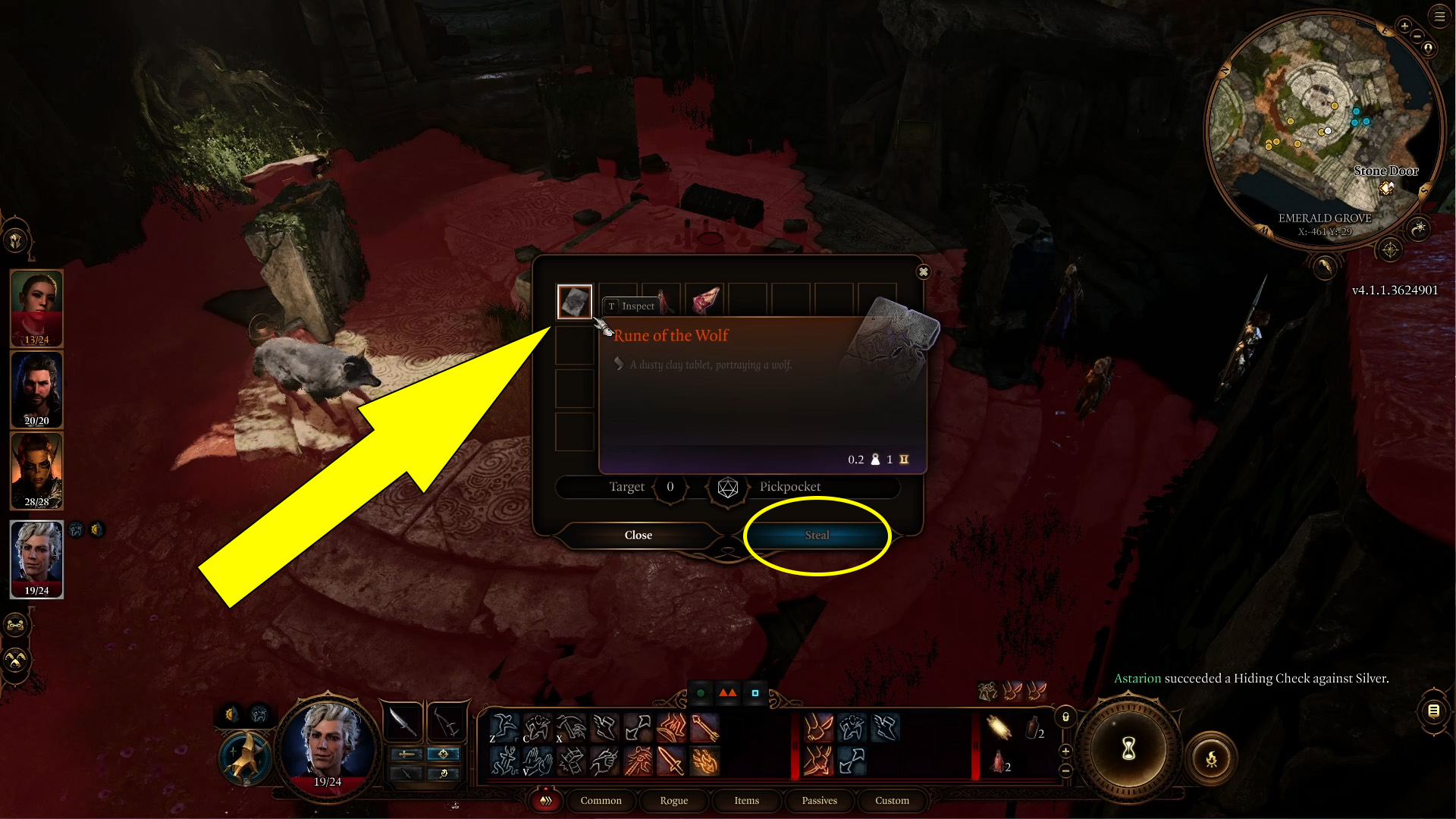Open the journal icon on the right edge

(1434, 711)
